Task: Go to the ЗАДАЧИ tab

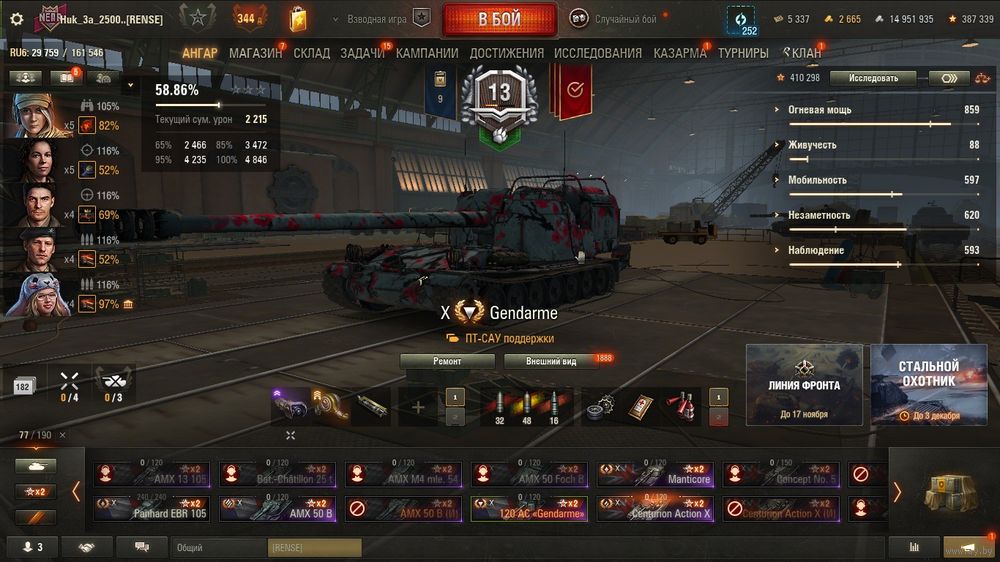Action: (362, 53)
